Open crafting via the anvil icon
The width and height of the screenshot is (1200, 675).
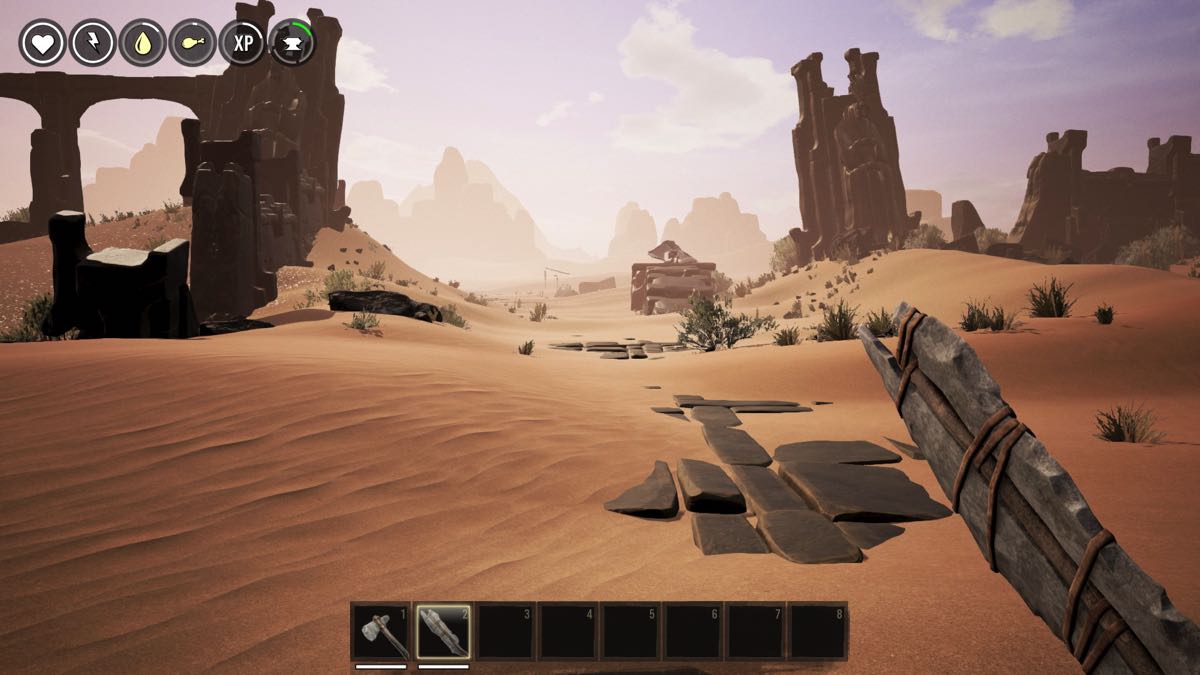pos(292,43)
